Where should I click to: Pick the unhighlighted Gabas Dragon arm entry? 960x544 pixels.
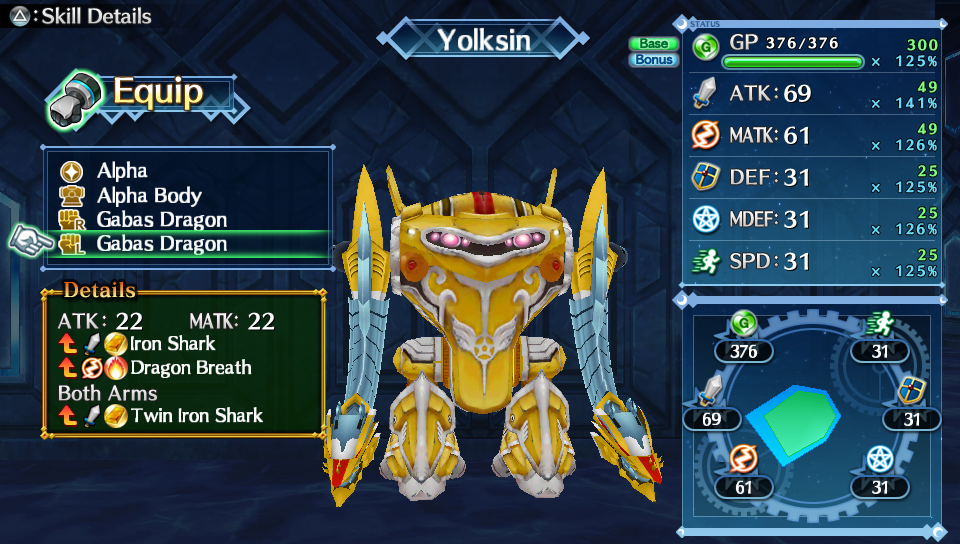[x=161, y=220]
